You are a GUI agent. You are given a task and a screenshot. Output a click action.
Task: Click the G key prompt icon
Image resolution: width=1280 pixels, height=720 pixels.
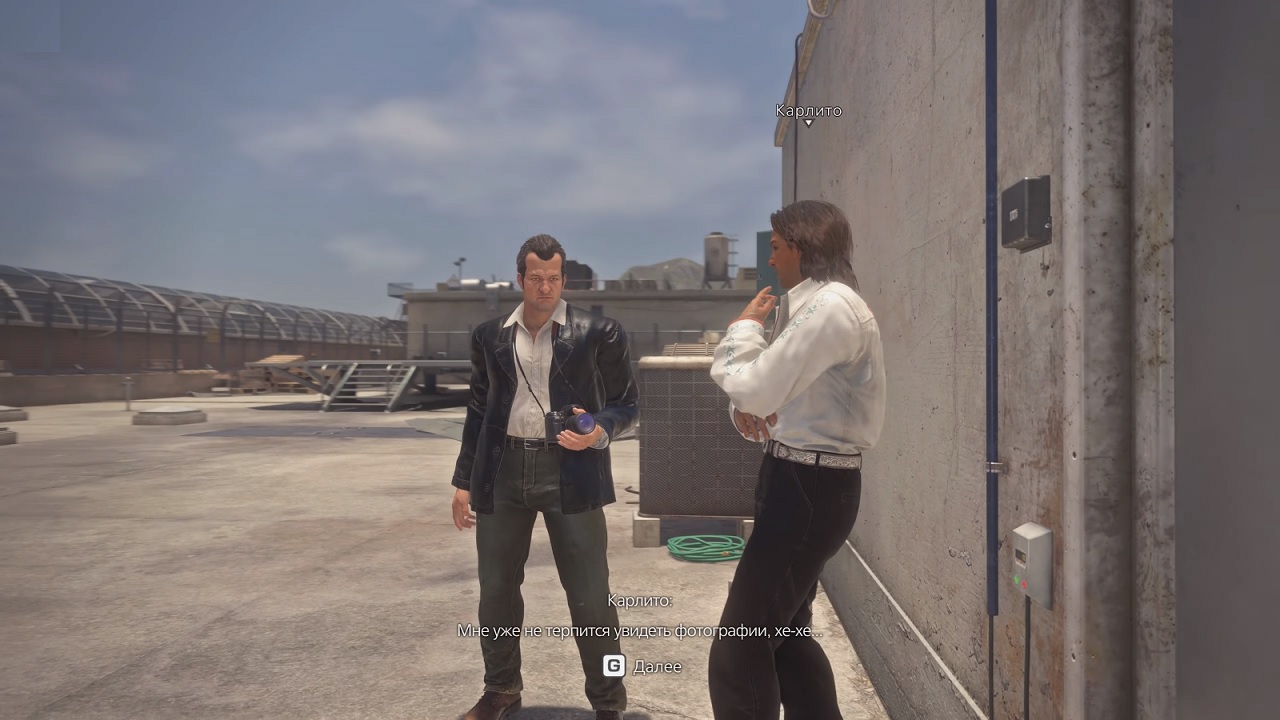point(615,666)
